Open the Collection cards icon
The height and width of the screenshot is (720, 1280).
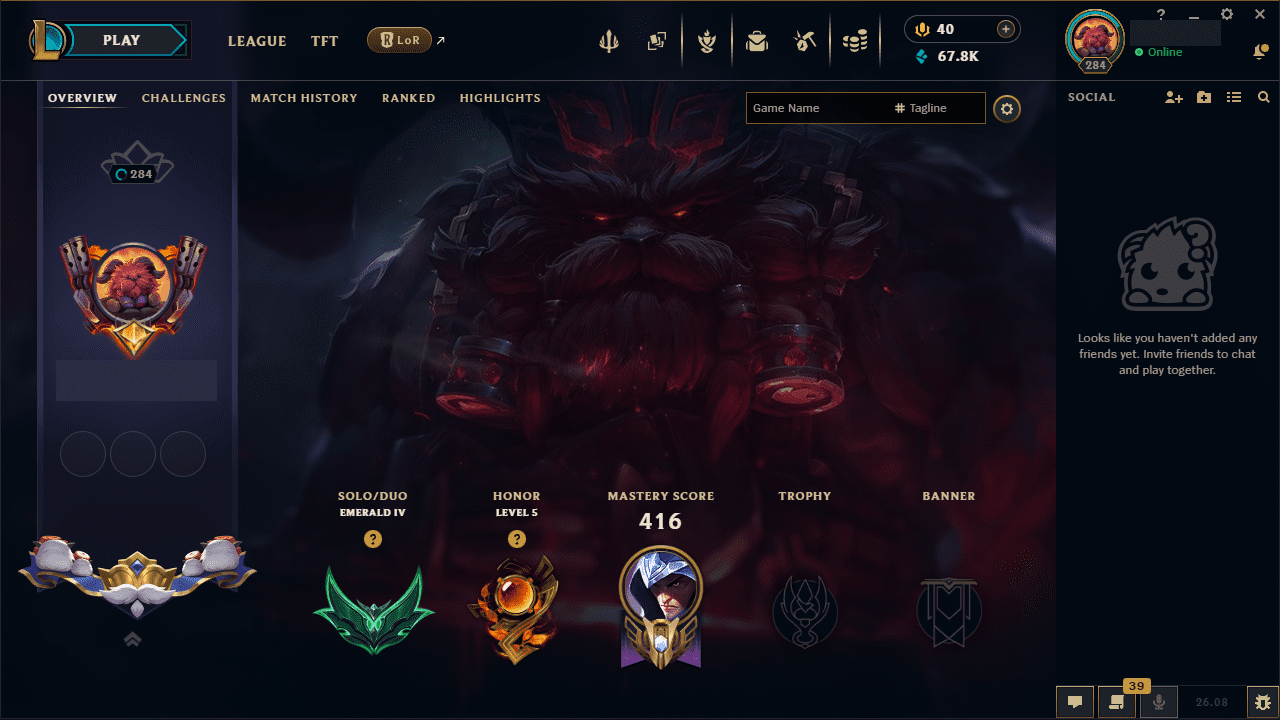[x=658, y=41]
